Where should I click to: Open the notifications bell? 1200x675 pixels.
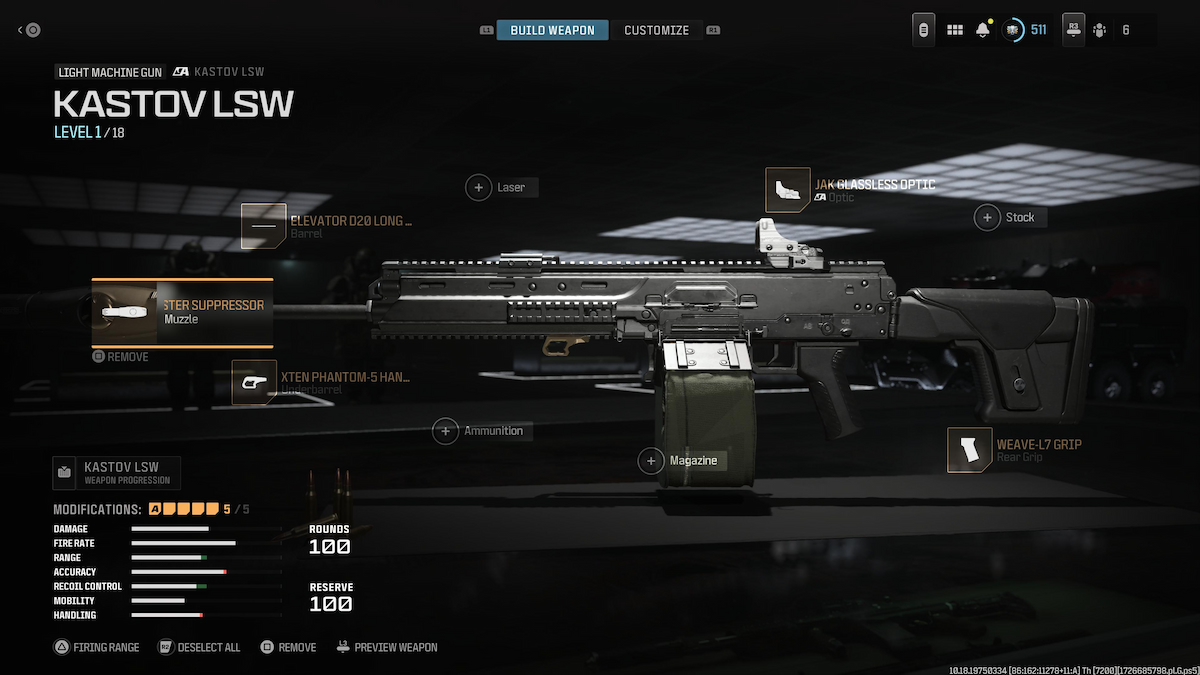tap(983, 30)
